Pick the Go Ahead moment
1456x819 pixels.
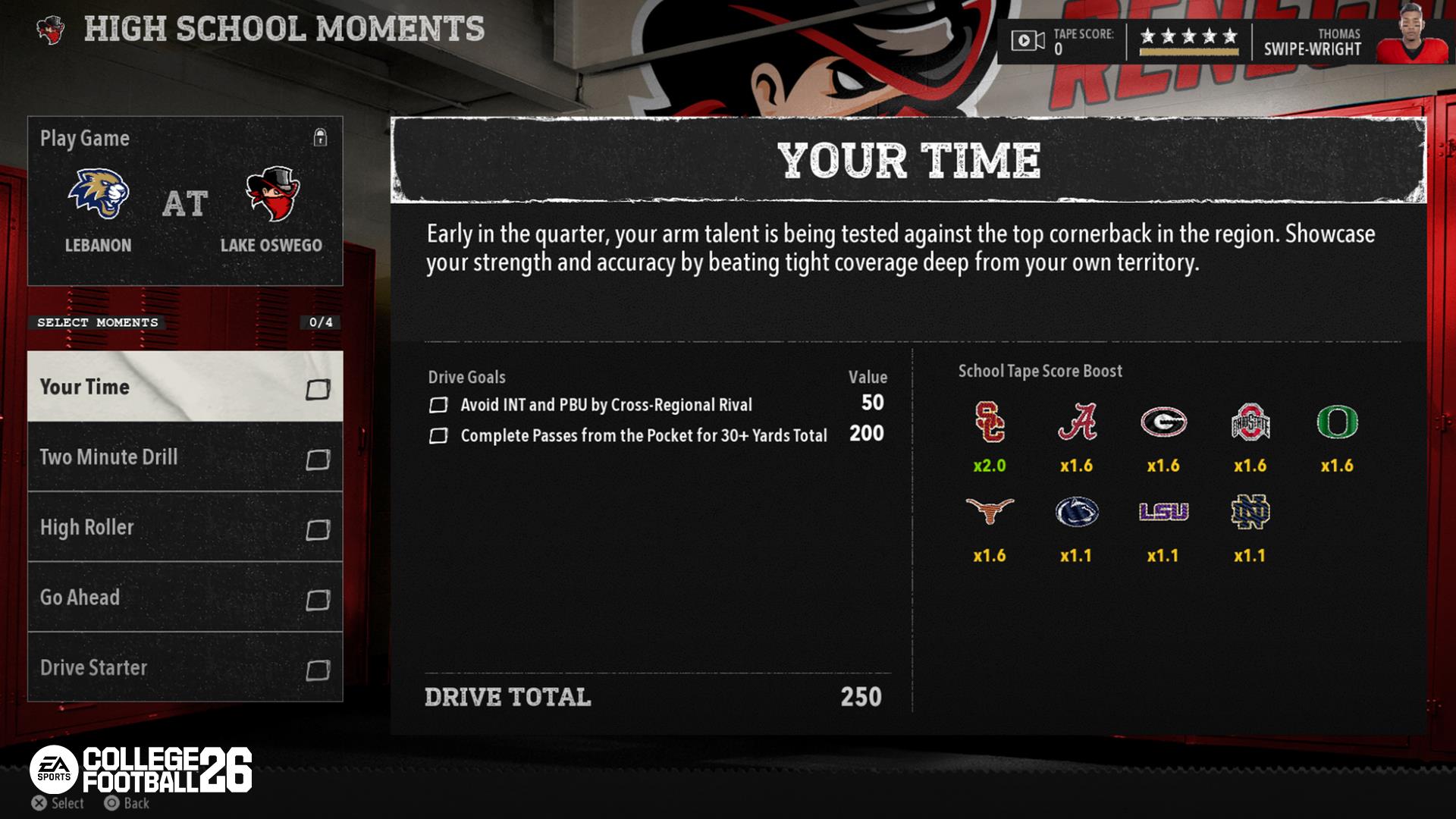pos(184,598)
